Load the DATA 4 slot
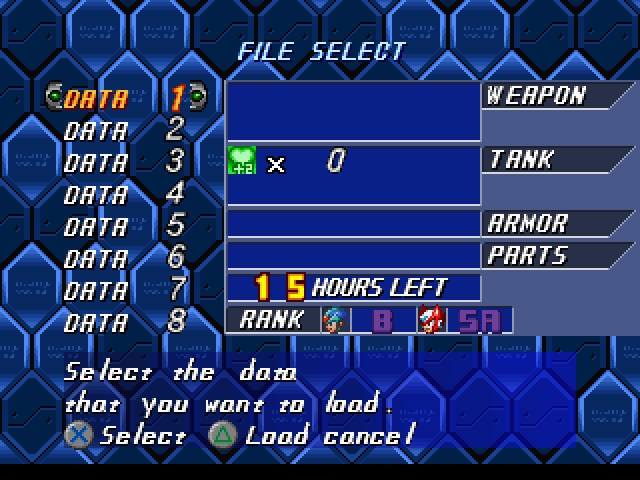This screenshot has height=480, width=640. 123,193
